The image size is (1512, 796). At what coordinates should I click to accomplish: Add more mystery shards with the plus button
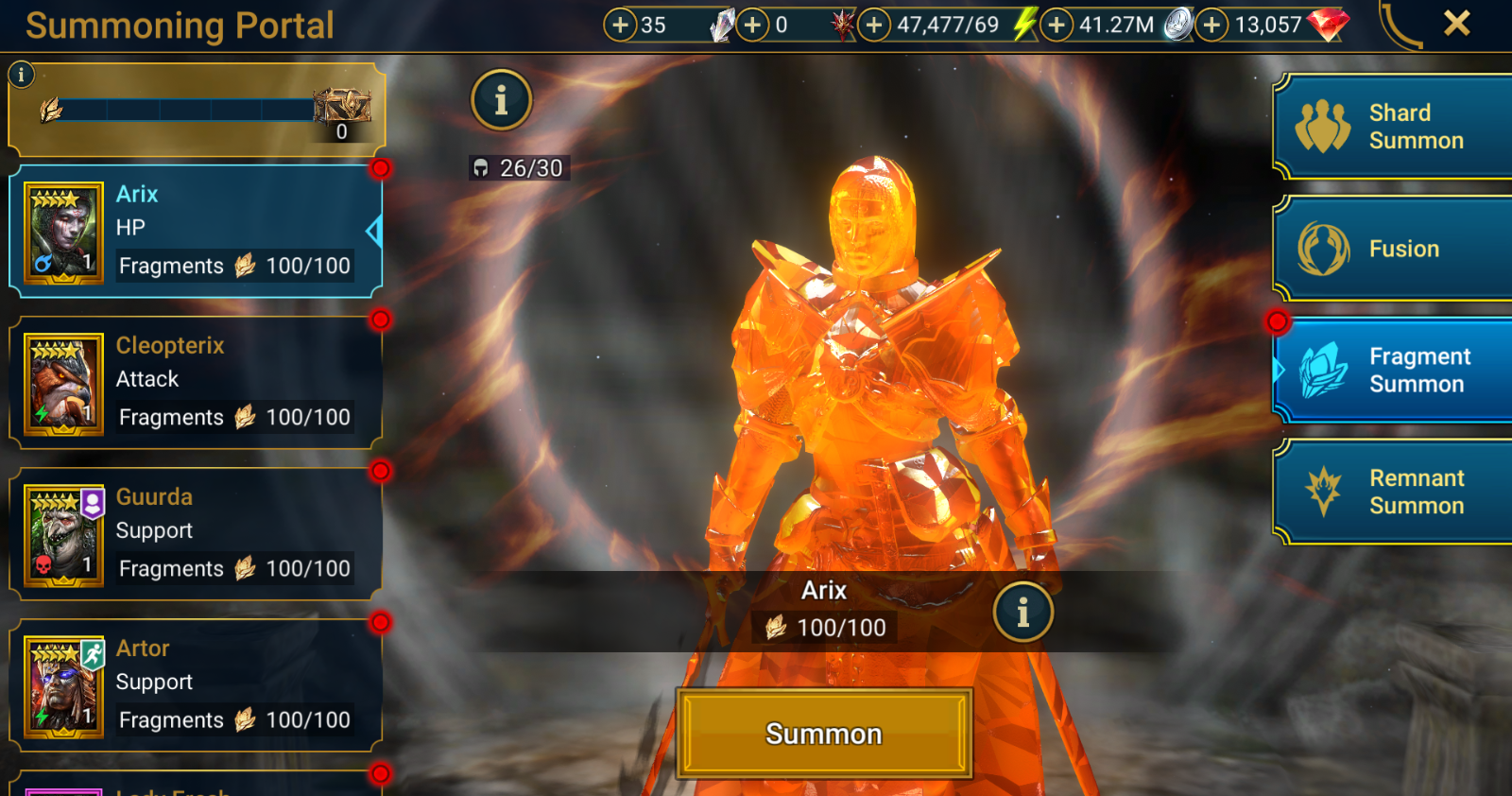click(x=623, y=25)
